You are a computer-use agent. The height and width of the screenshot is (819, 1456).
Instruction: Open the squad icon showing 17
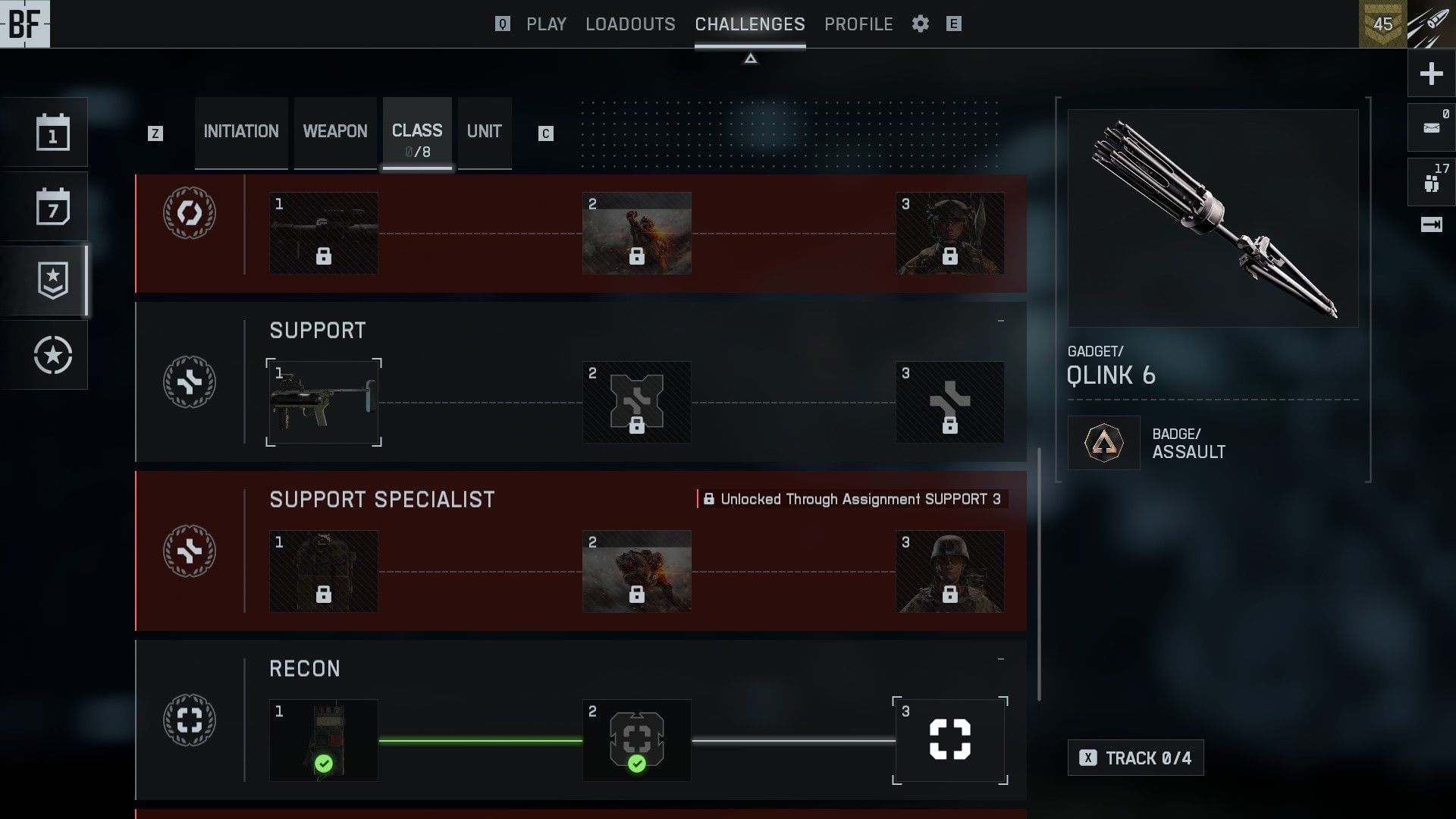click(1431, 182)
